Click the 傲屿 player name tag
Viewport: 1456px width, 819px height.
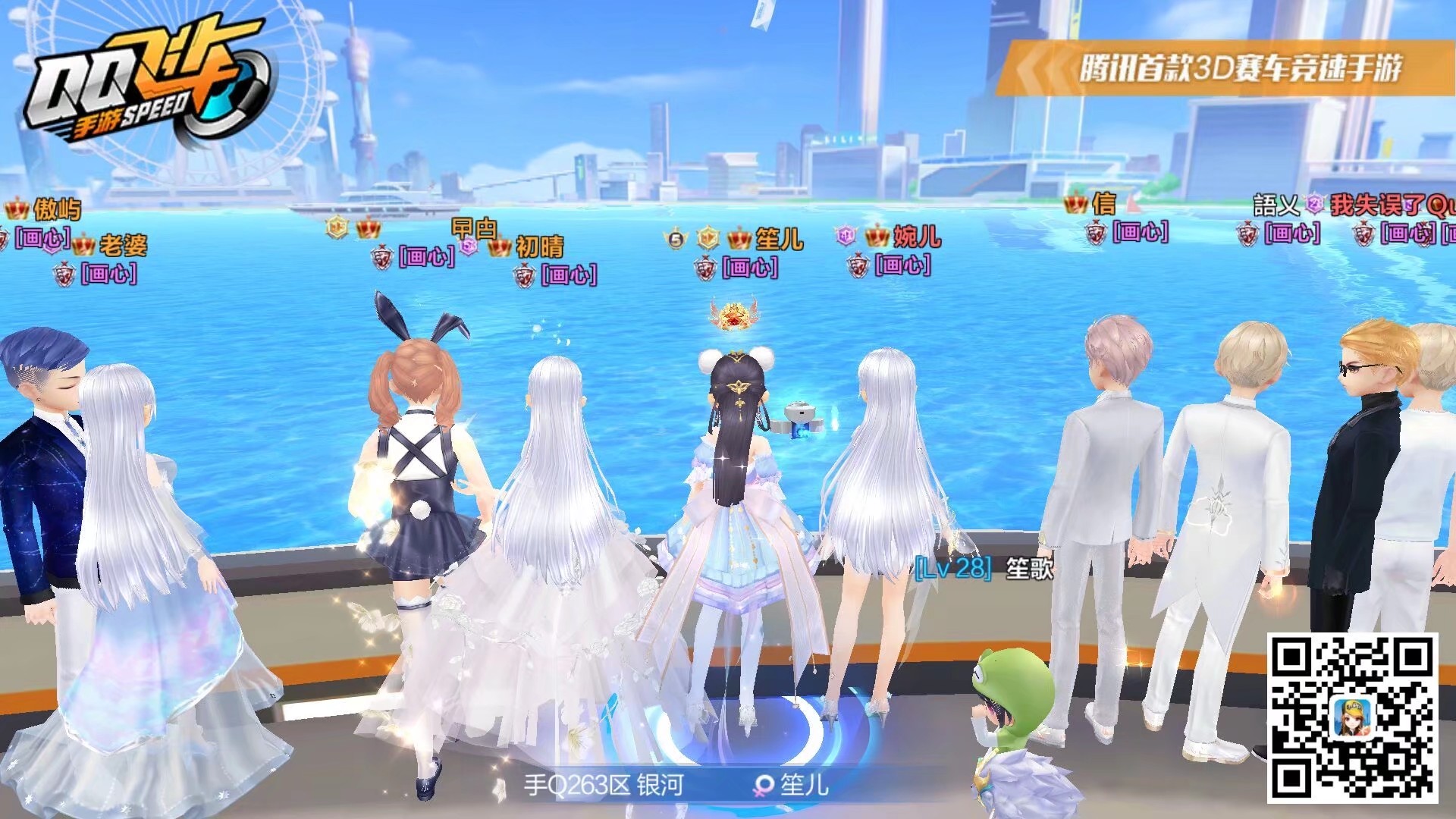pos(56,209)
